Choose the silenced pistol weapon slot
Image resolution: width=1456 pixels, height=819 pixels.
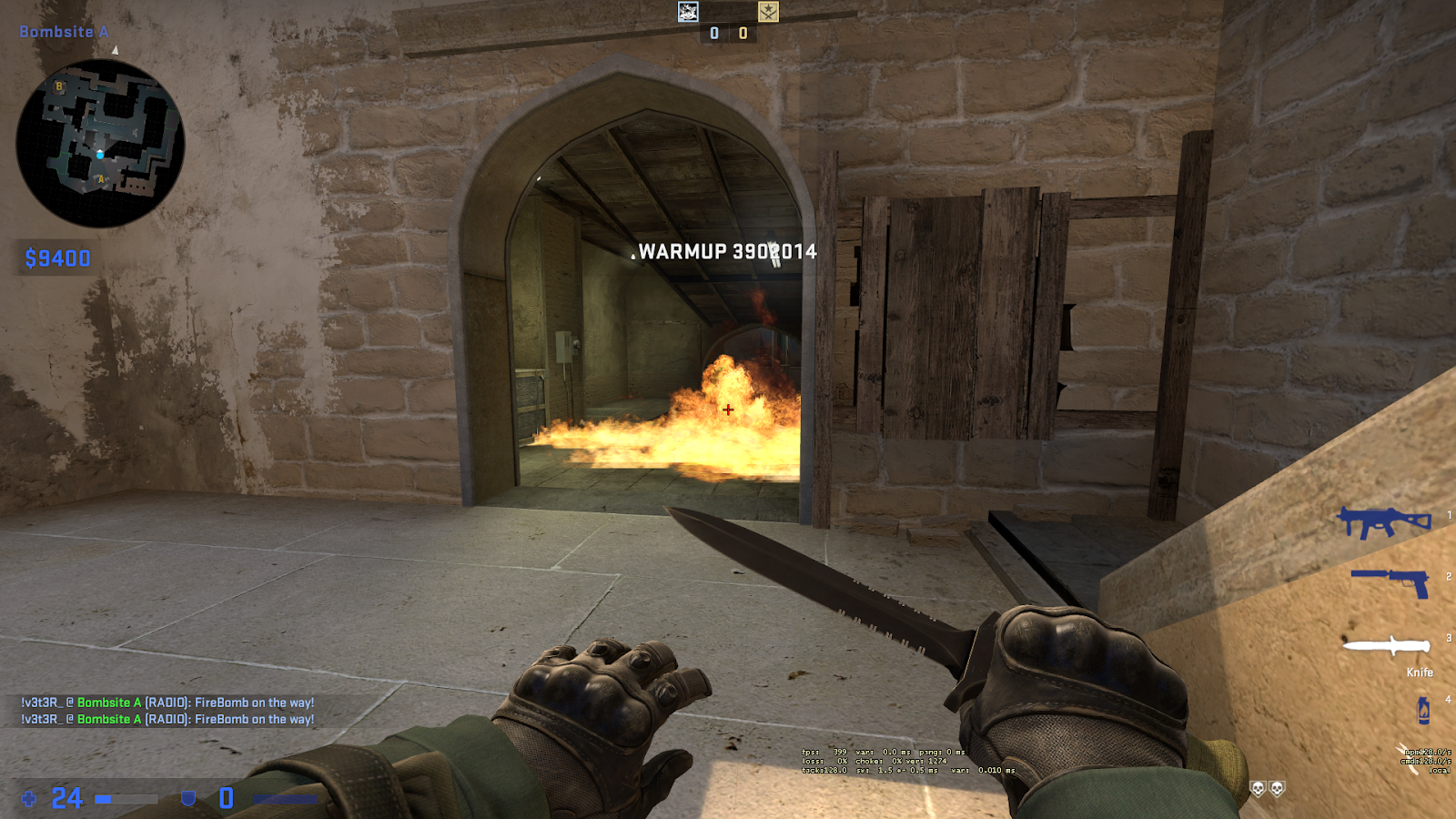pyautogui.click(x=1390, y=581)
